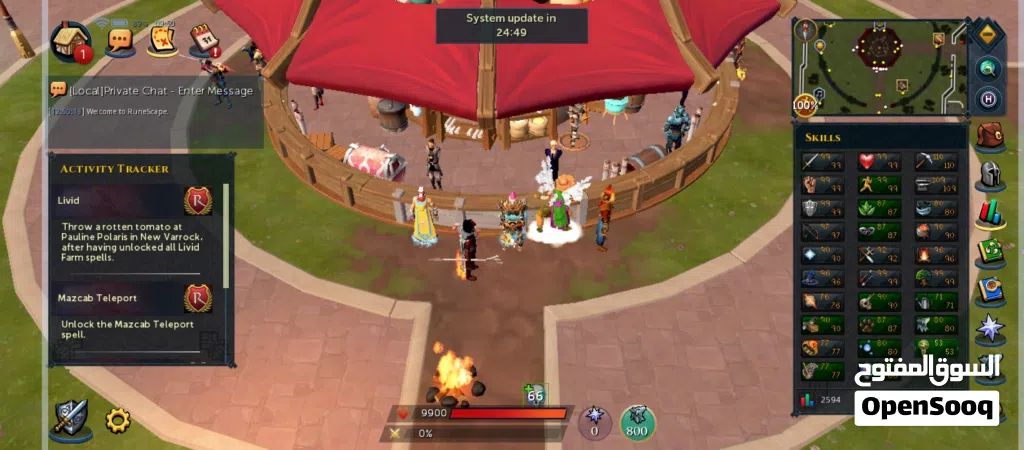
Task: Open the backpack inventory tab
Action: tap(991, 137)
